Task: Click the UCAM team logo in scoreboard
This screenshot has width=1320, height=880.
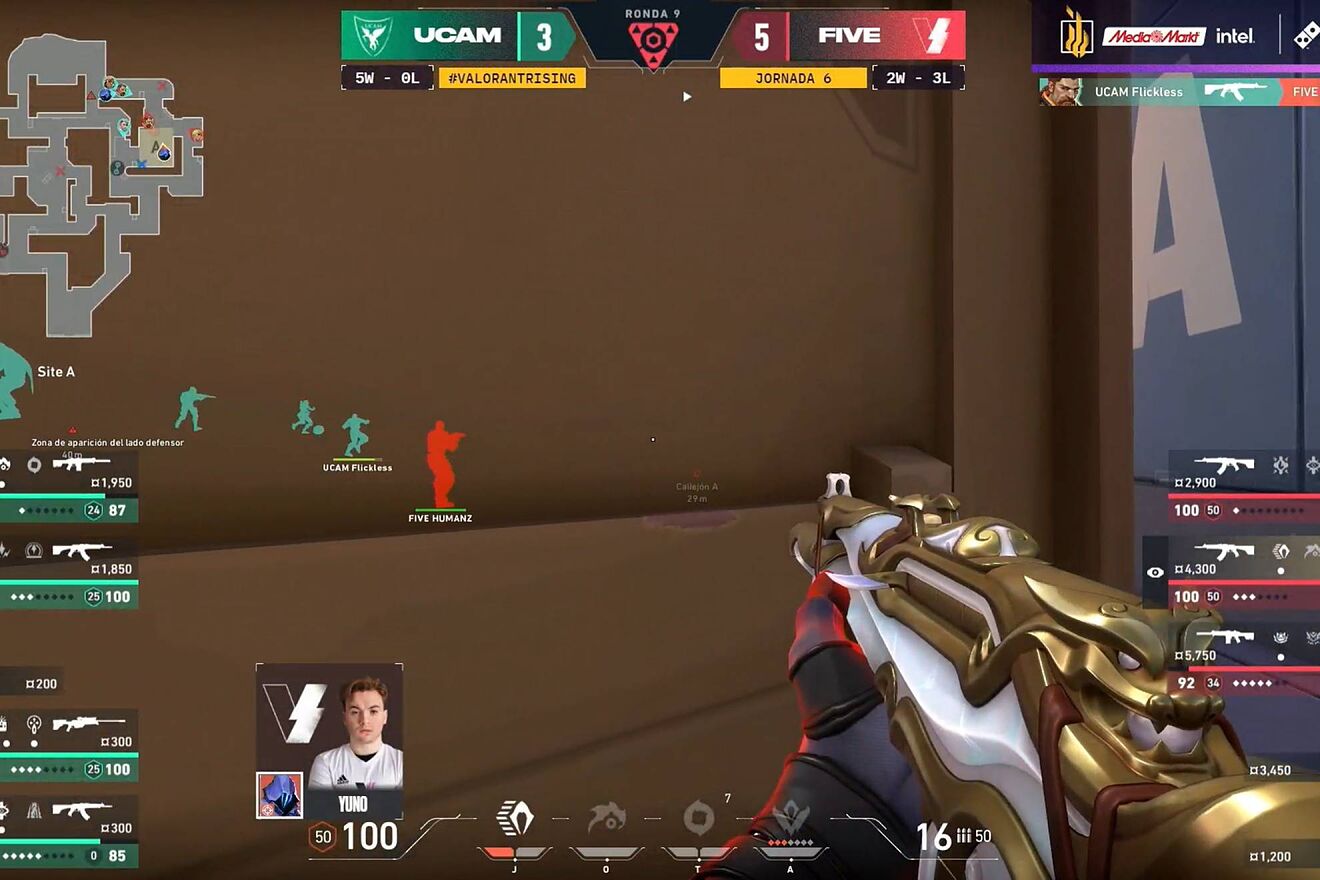Action: pos(372,36)
